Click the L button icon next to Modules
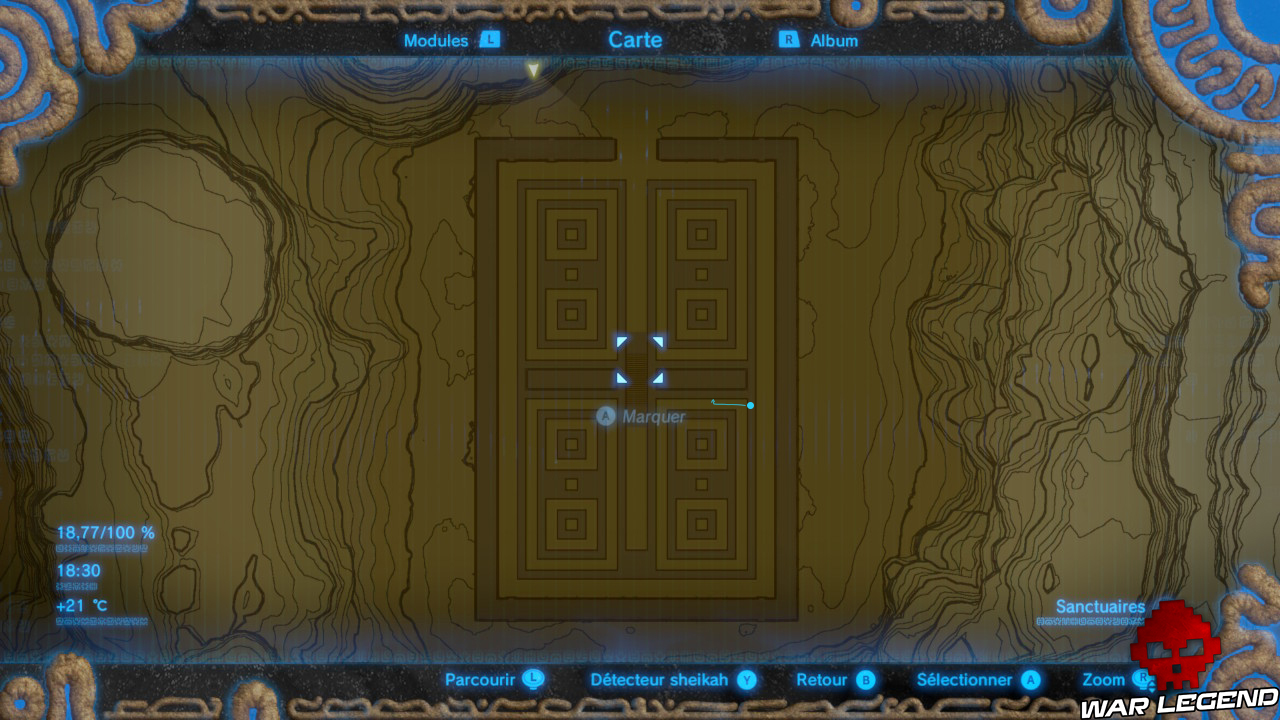The height and width of the screenshot is (720, 1280). (489, 41)
